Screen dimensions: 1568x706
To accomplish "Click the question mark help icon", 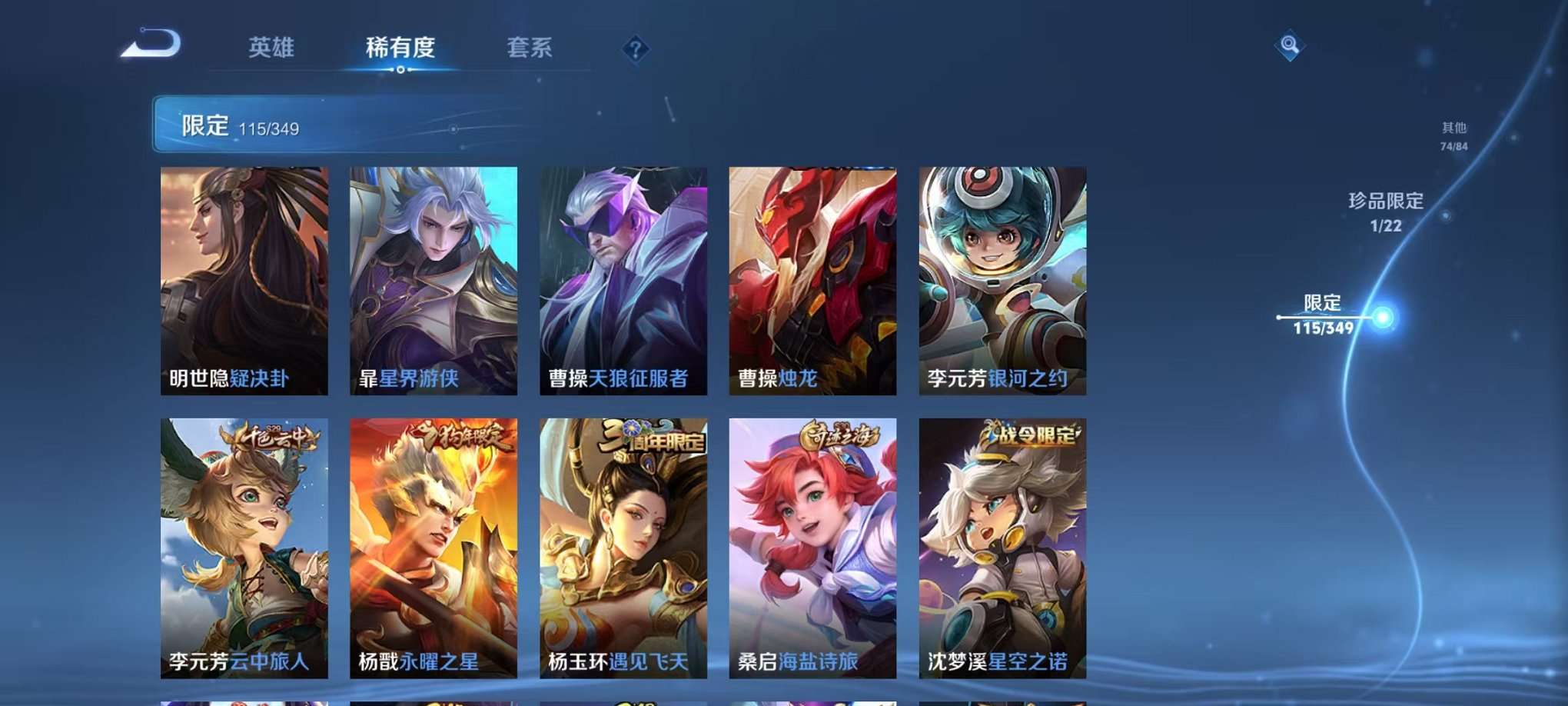I will click(x=635, y=49).
